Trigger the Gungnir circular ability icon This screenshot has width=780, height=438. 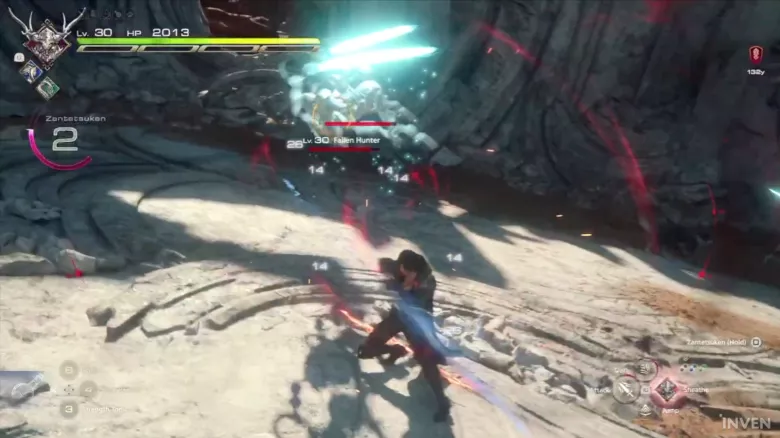tap(646, 369)
